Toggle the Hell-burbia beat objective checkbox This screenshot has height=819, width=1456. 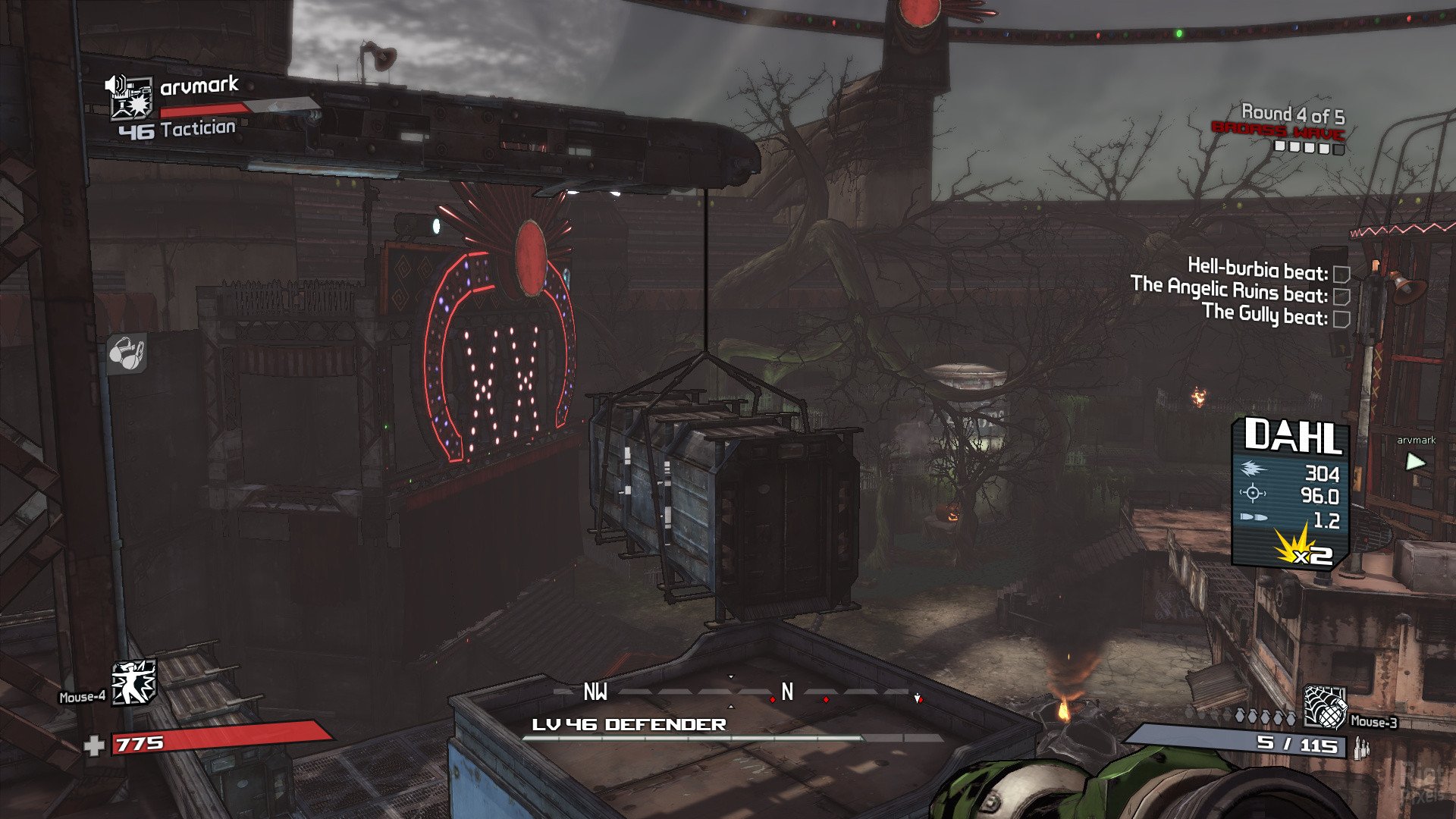pos(1341,274)
